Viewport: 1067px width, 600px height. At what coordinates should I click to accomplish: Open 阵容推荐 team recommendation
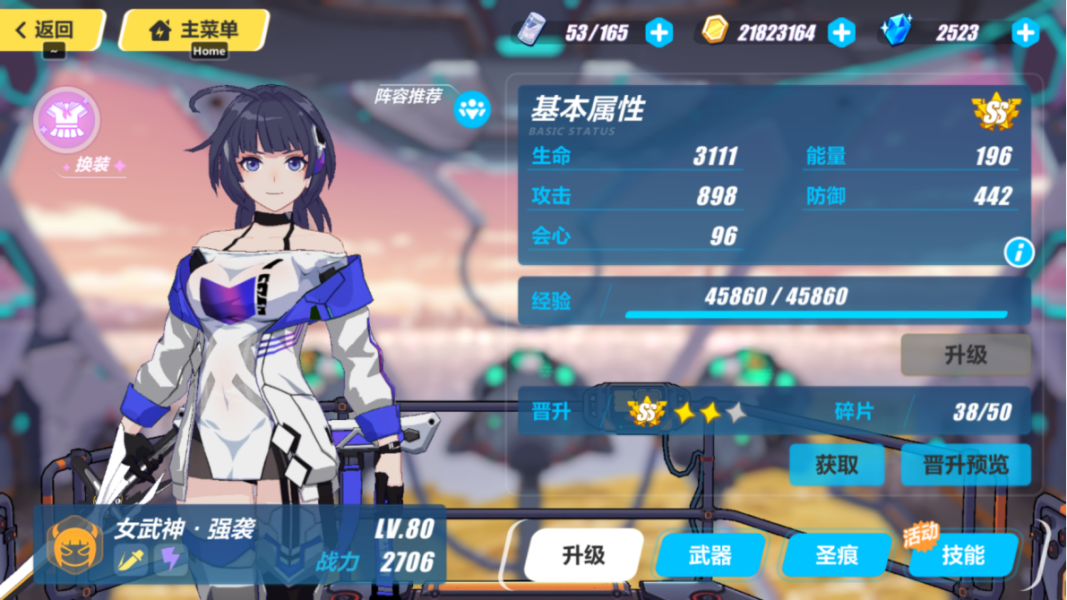point(472,109)
